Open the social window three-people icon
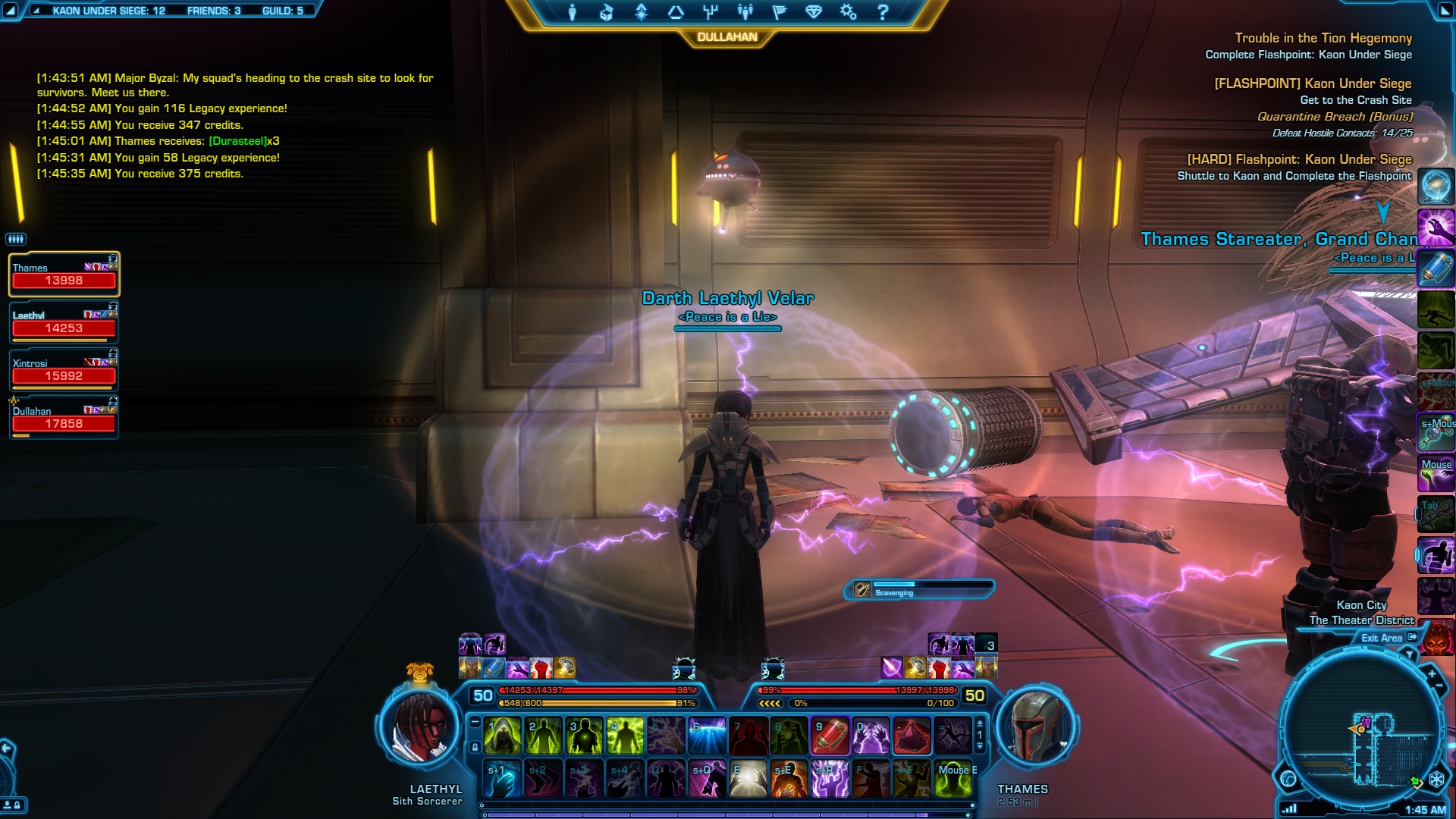Screen dimensions: 1456x819 [745, 12]
